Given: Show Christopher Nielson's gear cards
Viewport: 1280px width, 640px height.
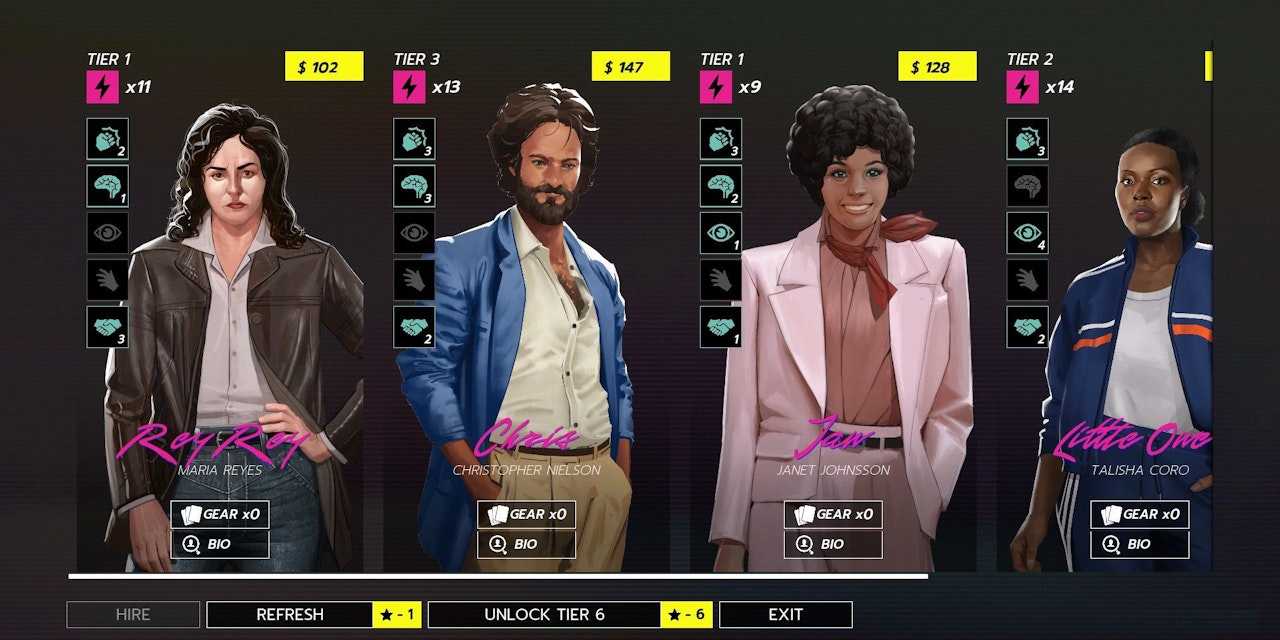Looking at the screenshot, I should [526, 514].
